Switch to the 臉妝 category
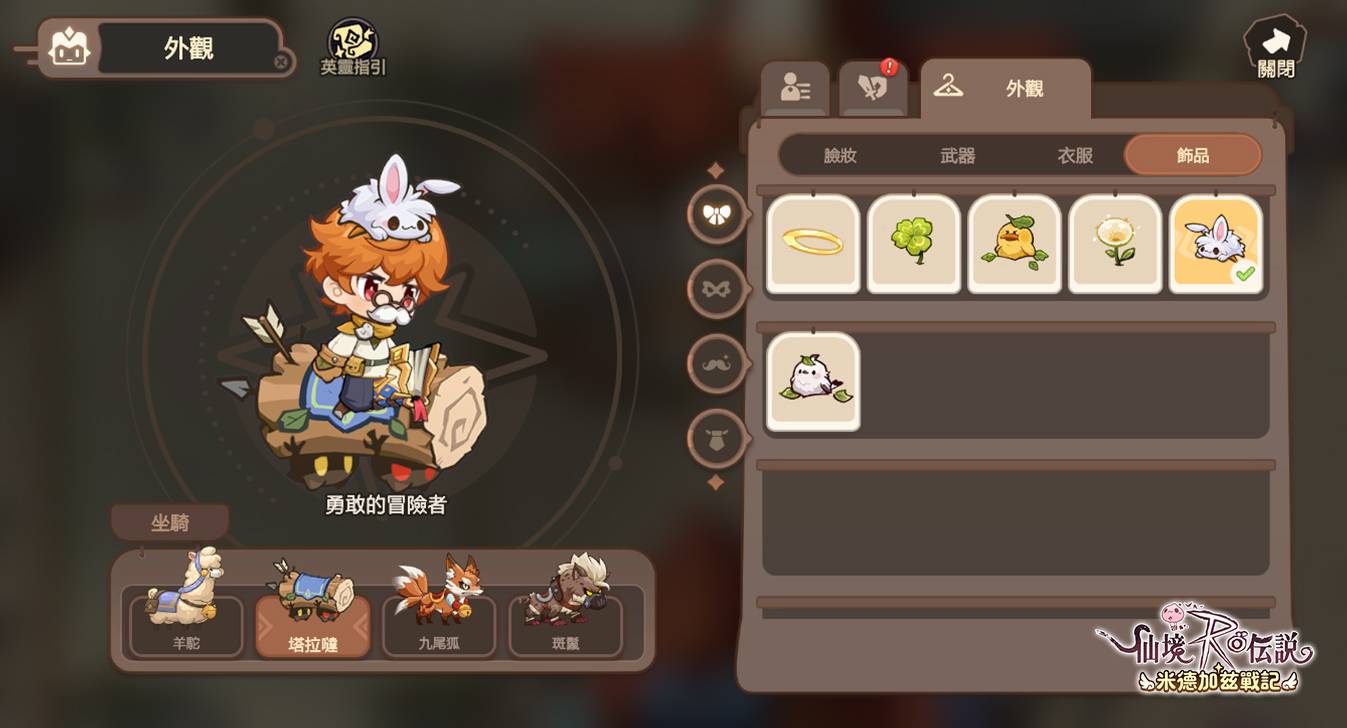Viewport: 1347px width, 728px height. [840, 156]
